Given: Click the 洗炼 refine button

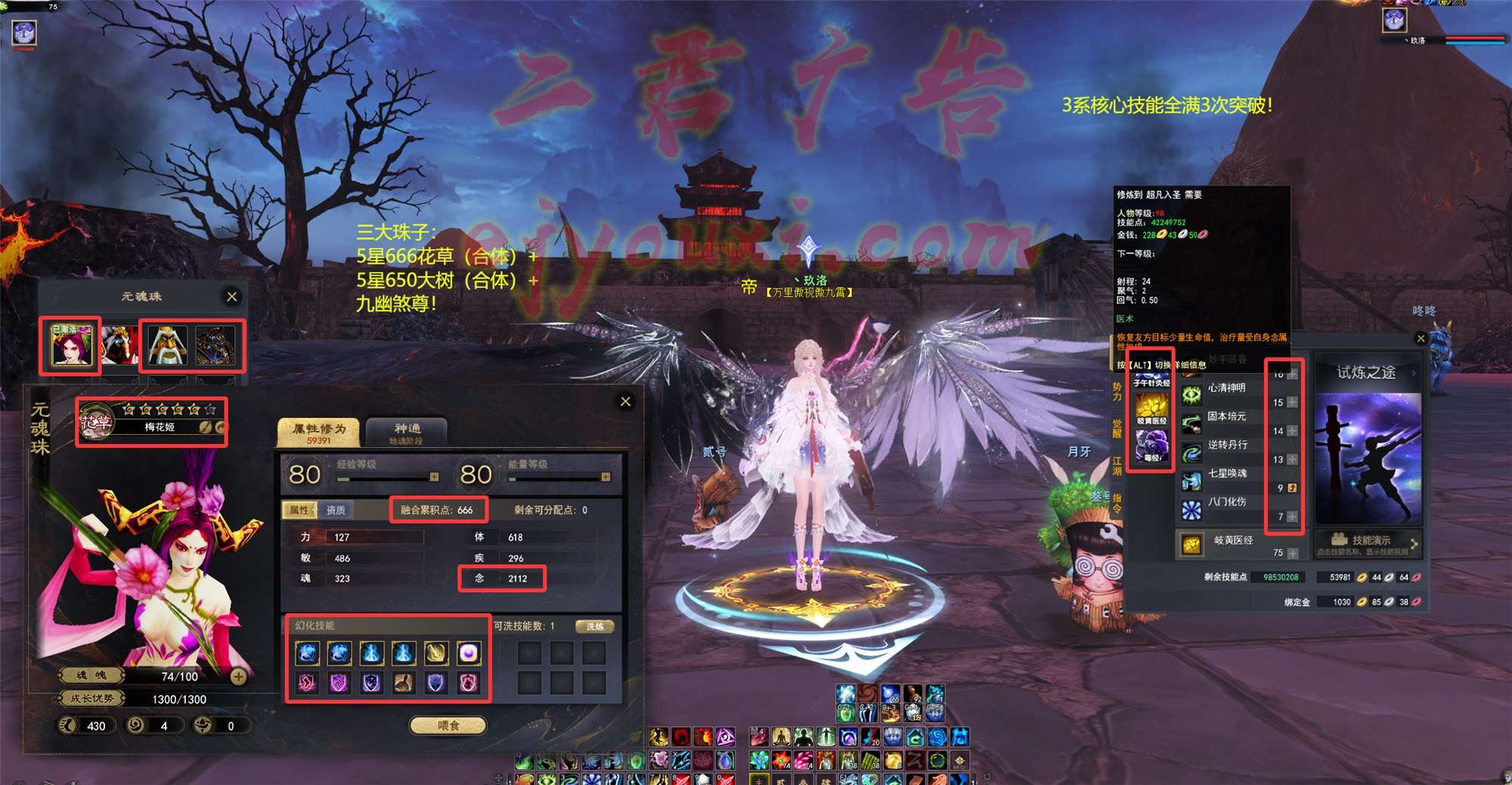Looking at the screenshot, I should click(595, 626).
